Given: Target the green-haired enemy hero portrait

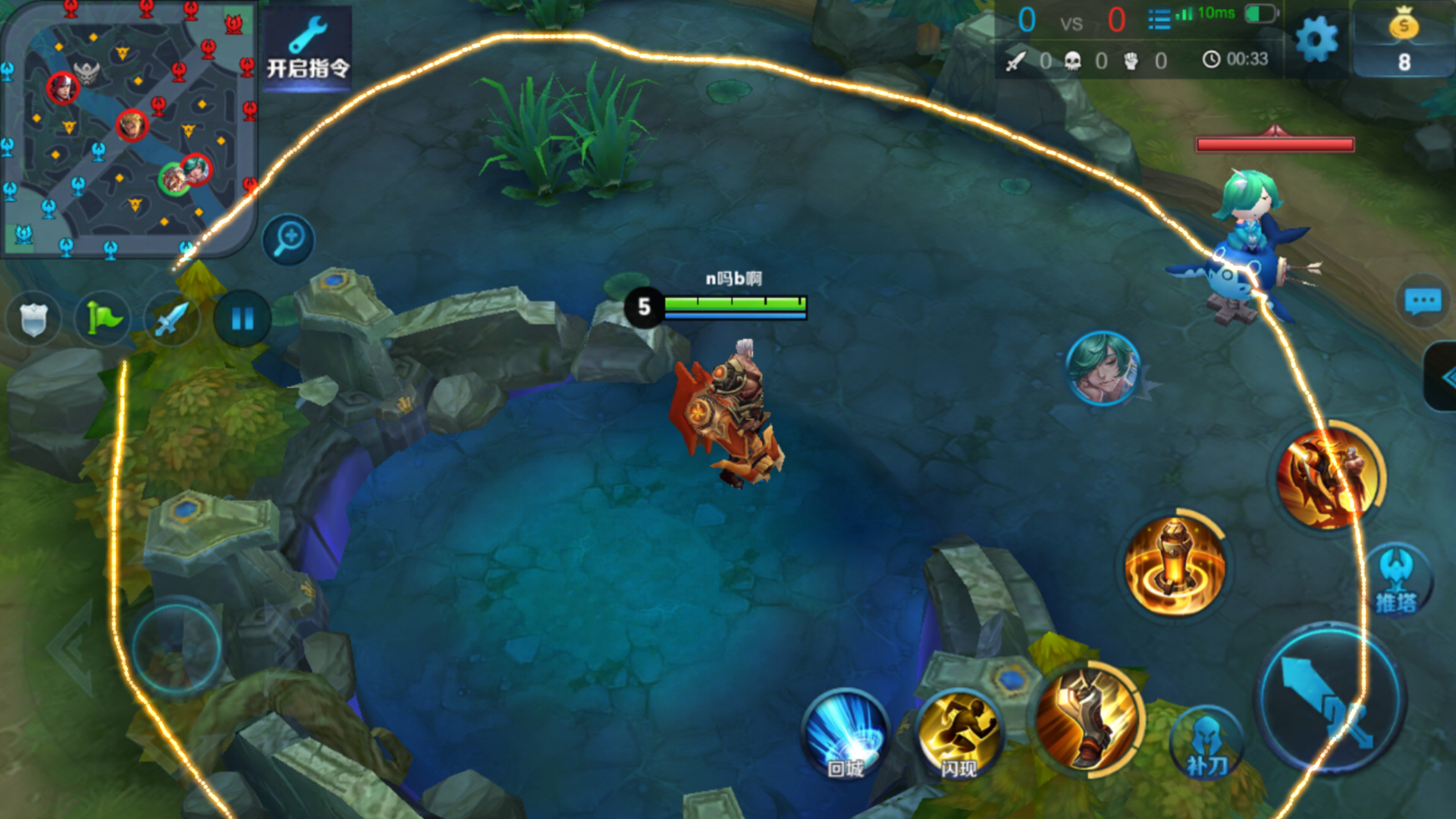Looking at the screenshot, I should point(1103,369).
